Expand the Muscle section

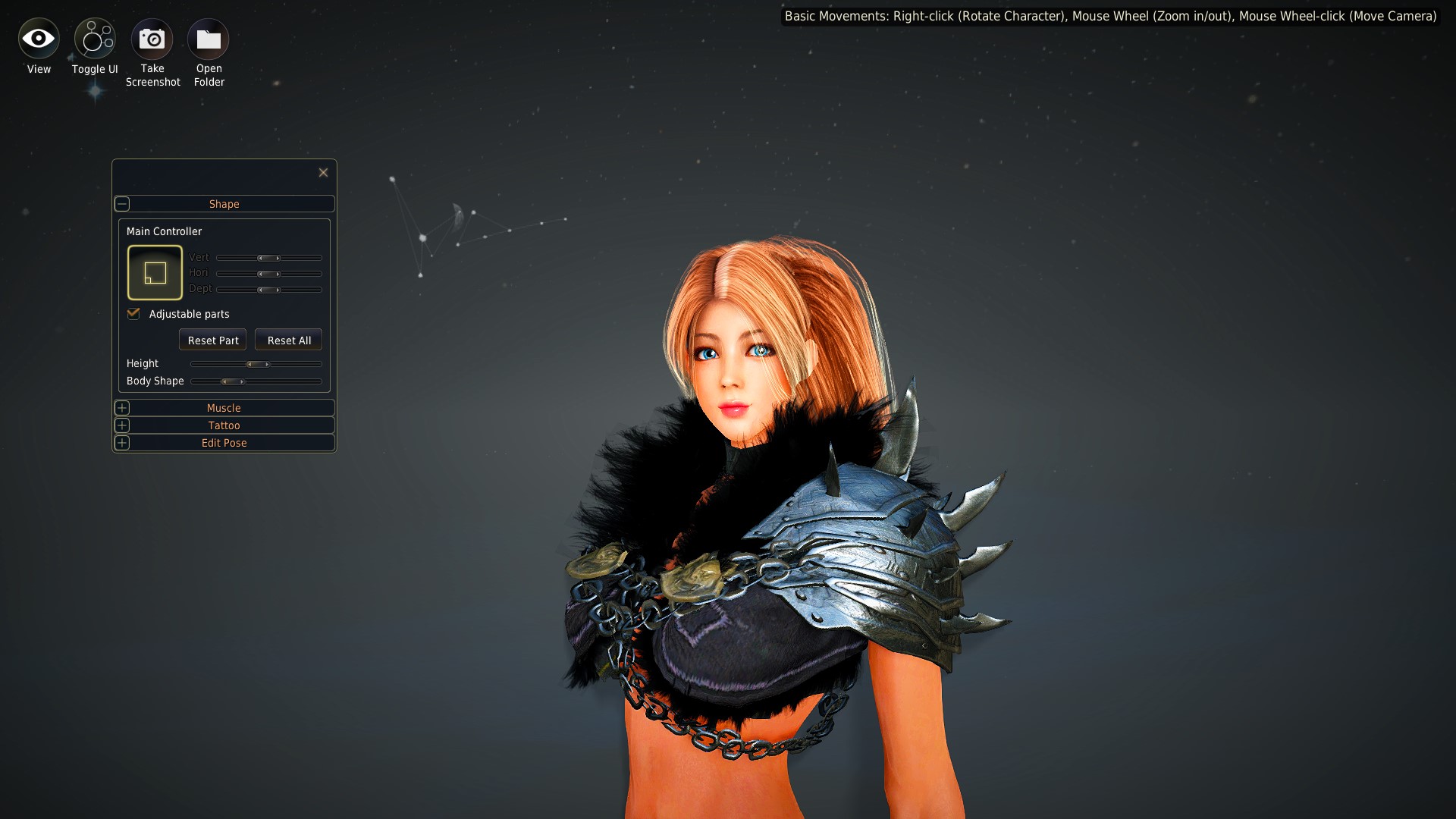click(122, 408)
